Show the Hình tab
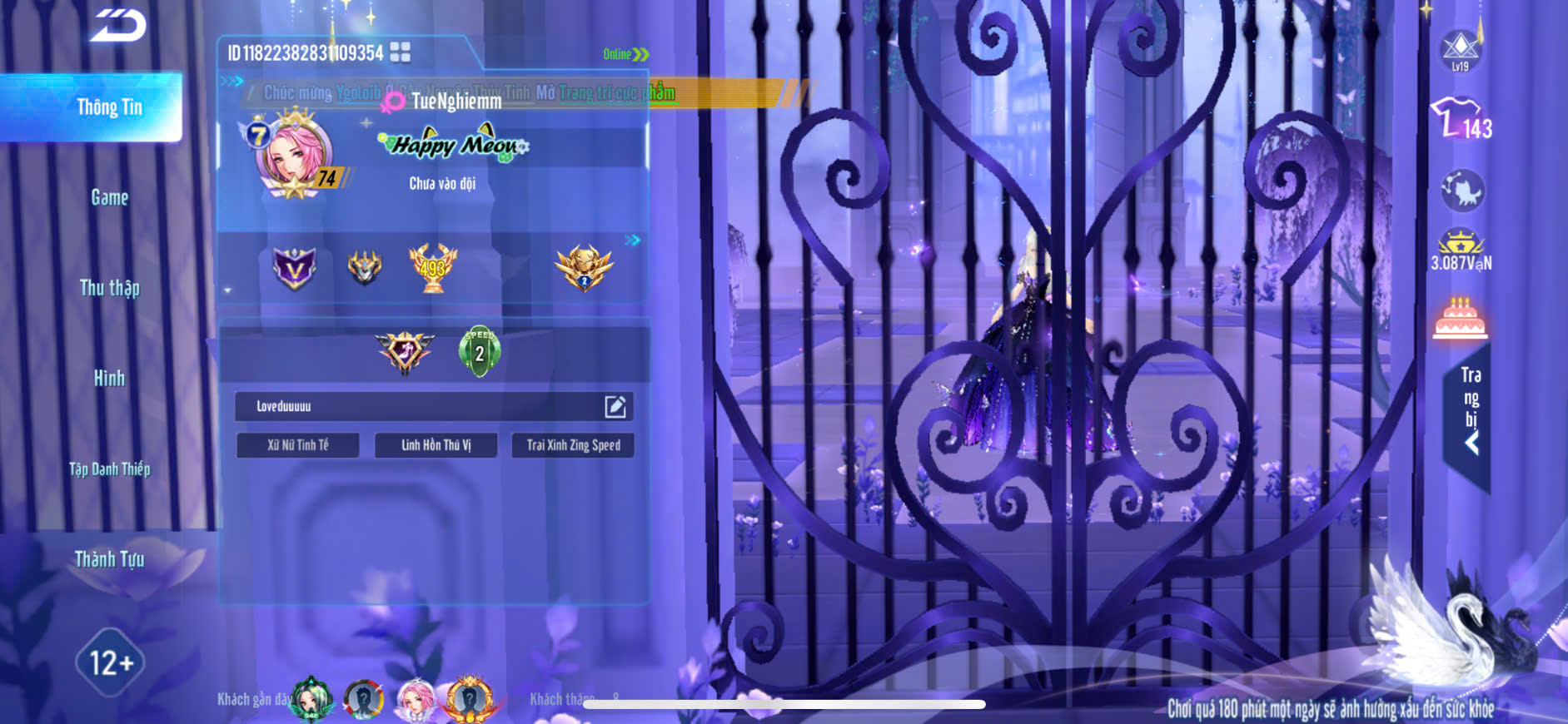1568x724 pixels. 109,379
